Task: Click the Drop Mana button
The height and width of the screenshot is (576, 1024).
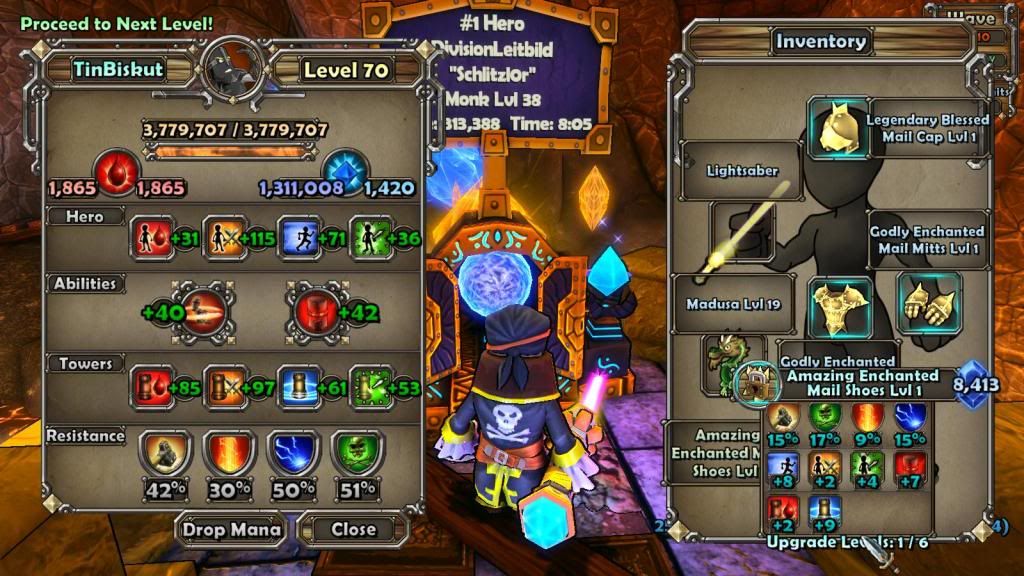Action: tap(230, 528)
